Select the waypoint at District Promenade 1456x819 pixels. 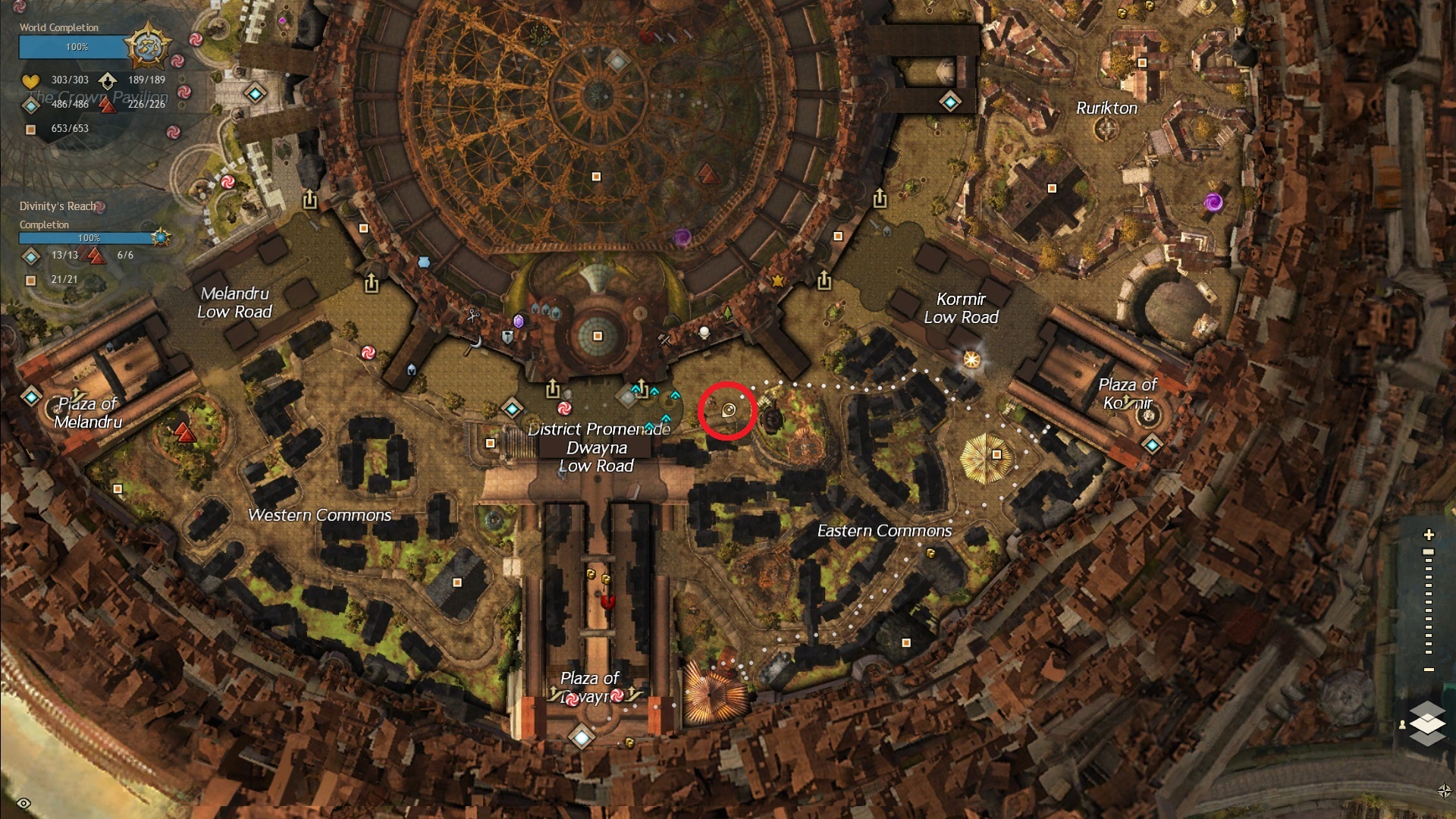513,409
